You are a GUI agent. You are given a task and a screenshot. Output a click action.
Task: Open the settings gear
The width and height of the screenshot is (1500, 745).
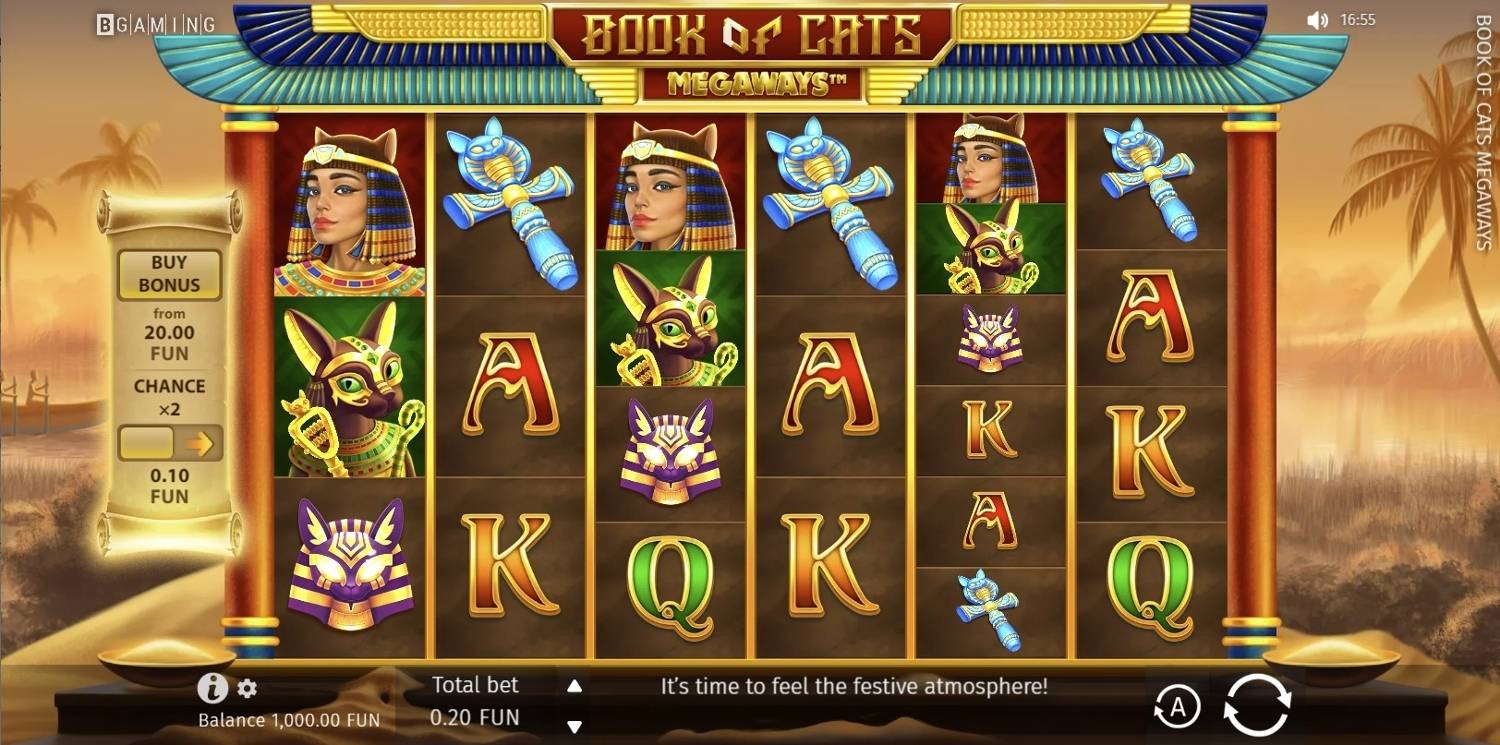click(x=245, y=688)
